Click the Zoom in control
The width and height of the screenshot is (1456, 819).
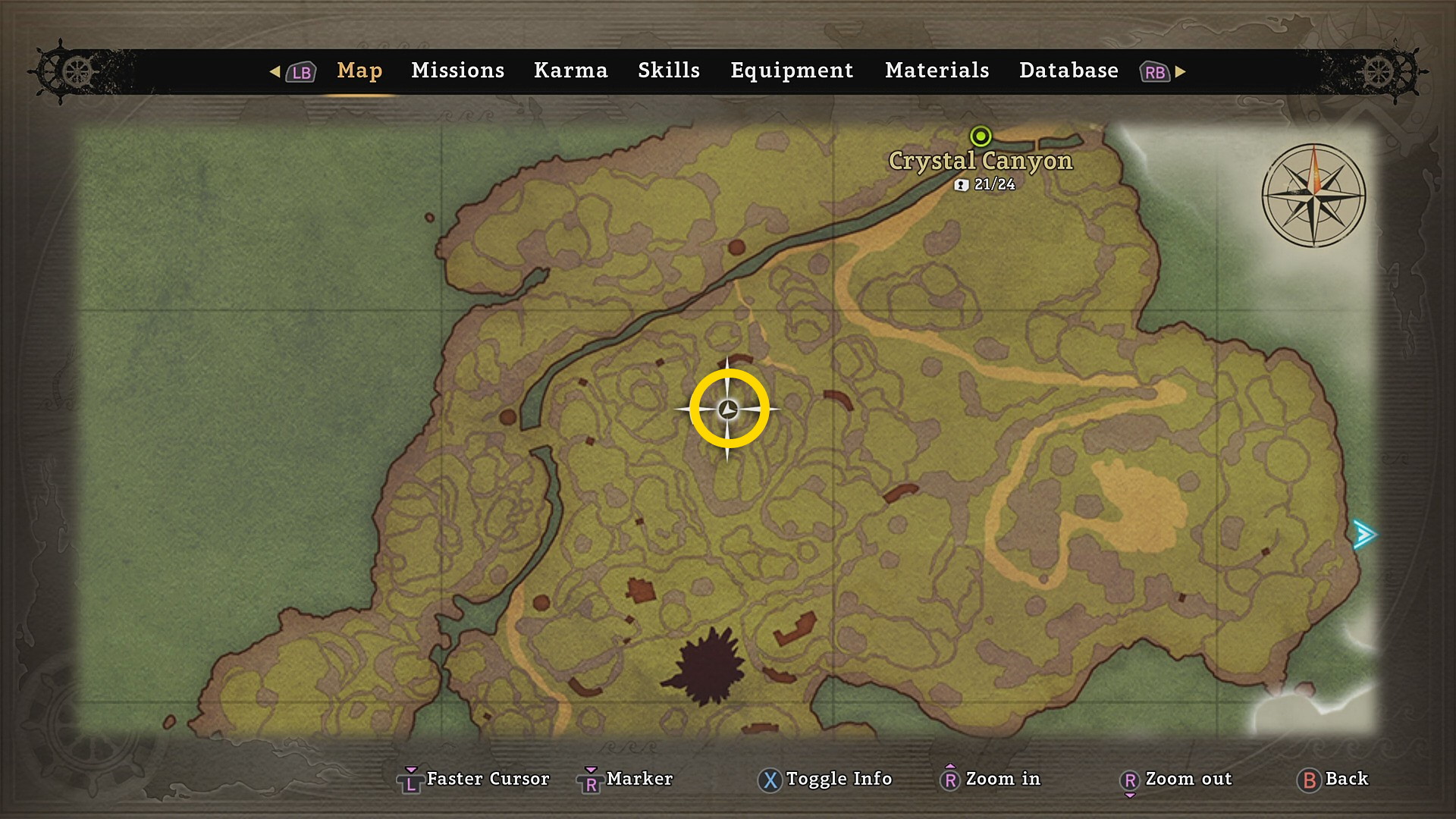[990, 779]
